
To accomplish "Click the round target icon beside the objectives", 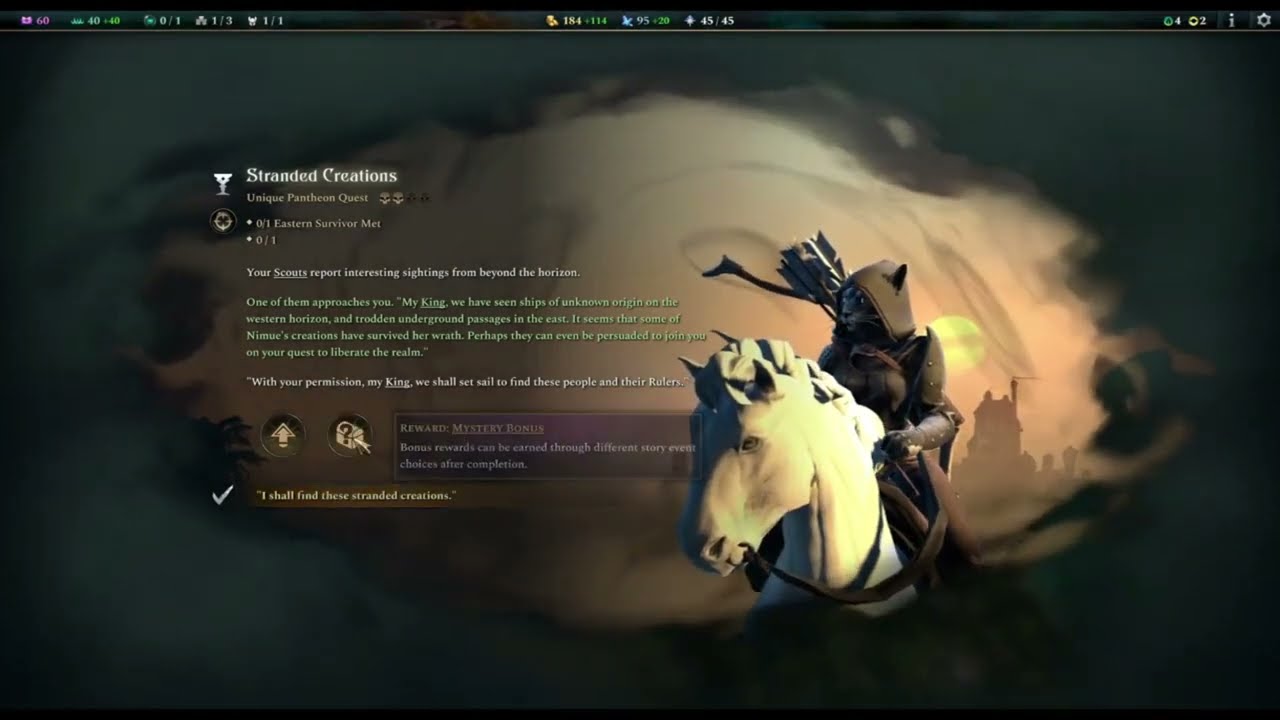I will click(223, 221).
